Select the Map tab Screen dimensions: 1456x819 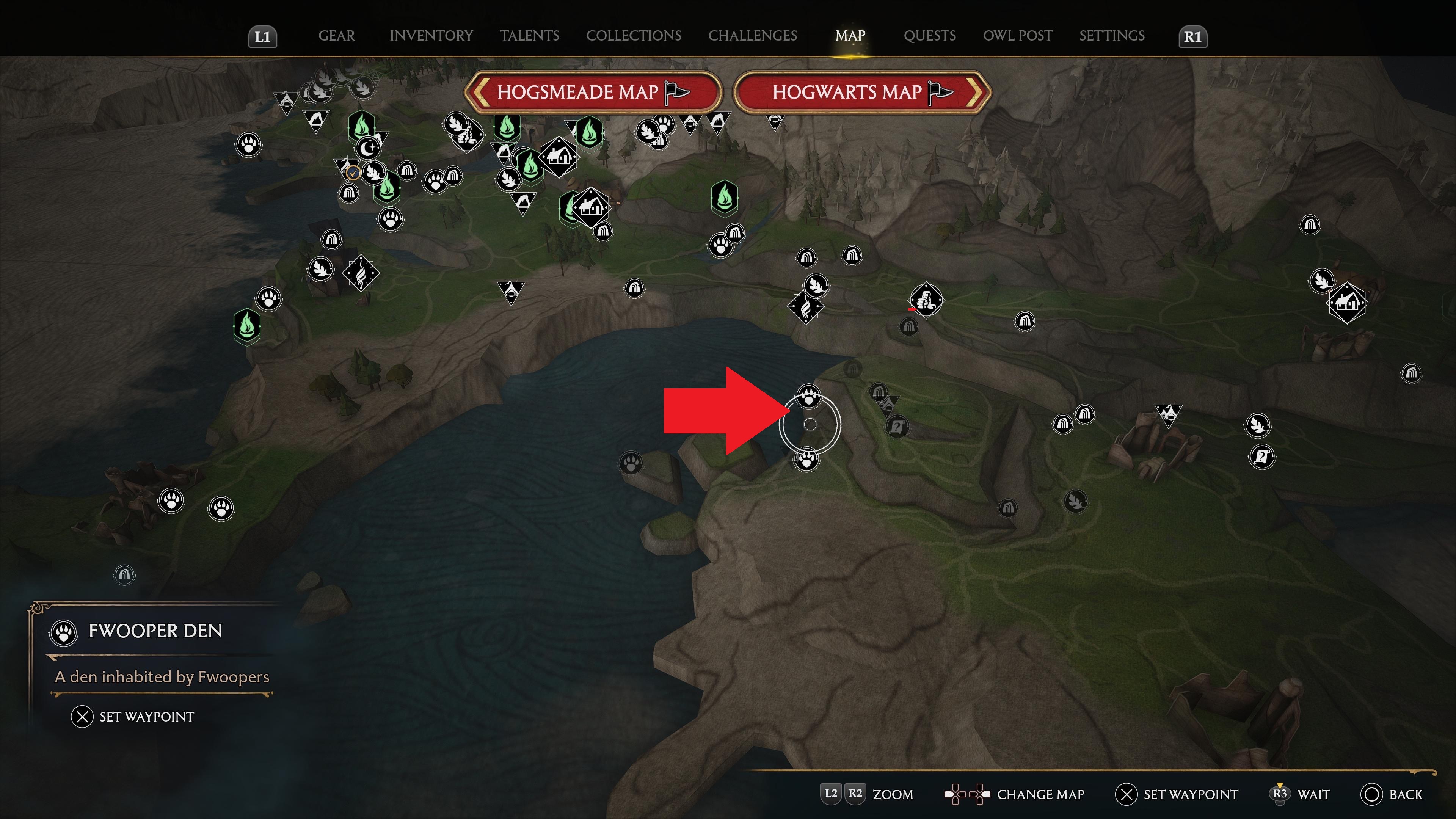coord(850,36)
